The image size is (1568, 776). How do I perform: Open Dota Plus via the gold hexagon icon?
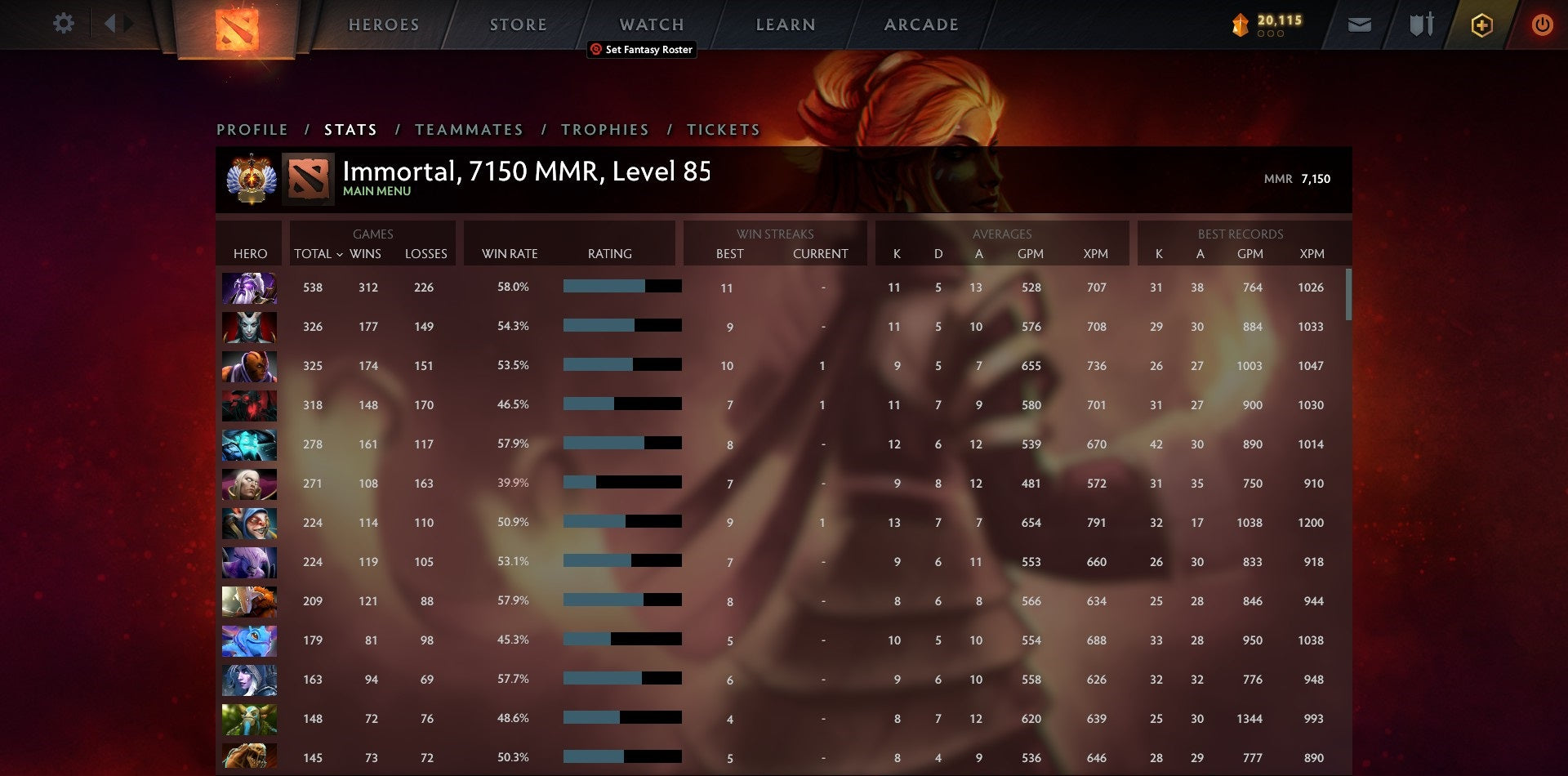point(1481,25)
